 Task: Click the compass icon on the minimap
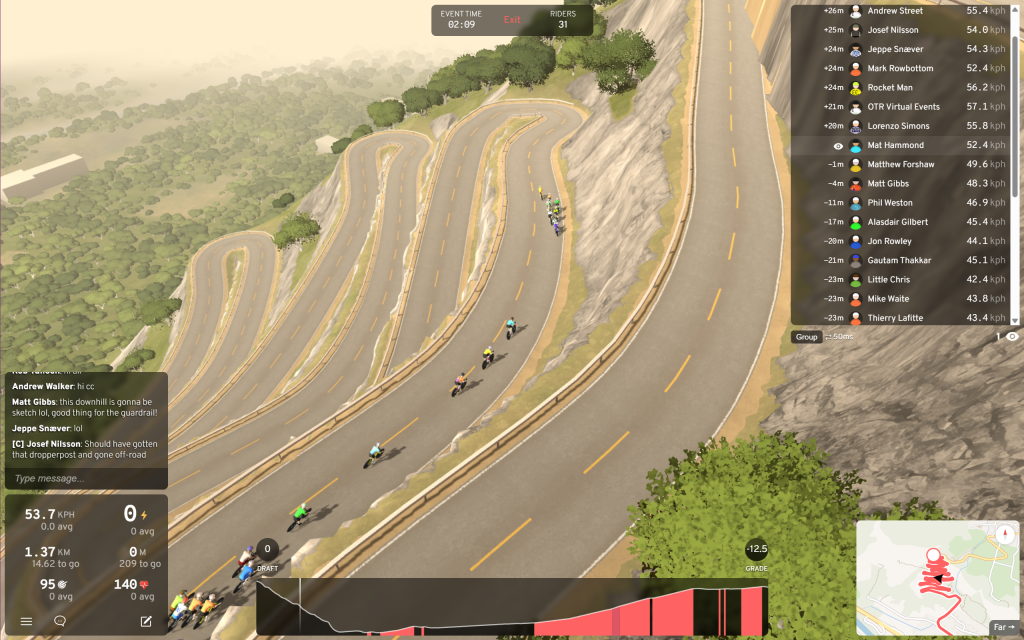click(1004, 534)
